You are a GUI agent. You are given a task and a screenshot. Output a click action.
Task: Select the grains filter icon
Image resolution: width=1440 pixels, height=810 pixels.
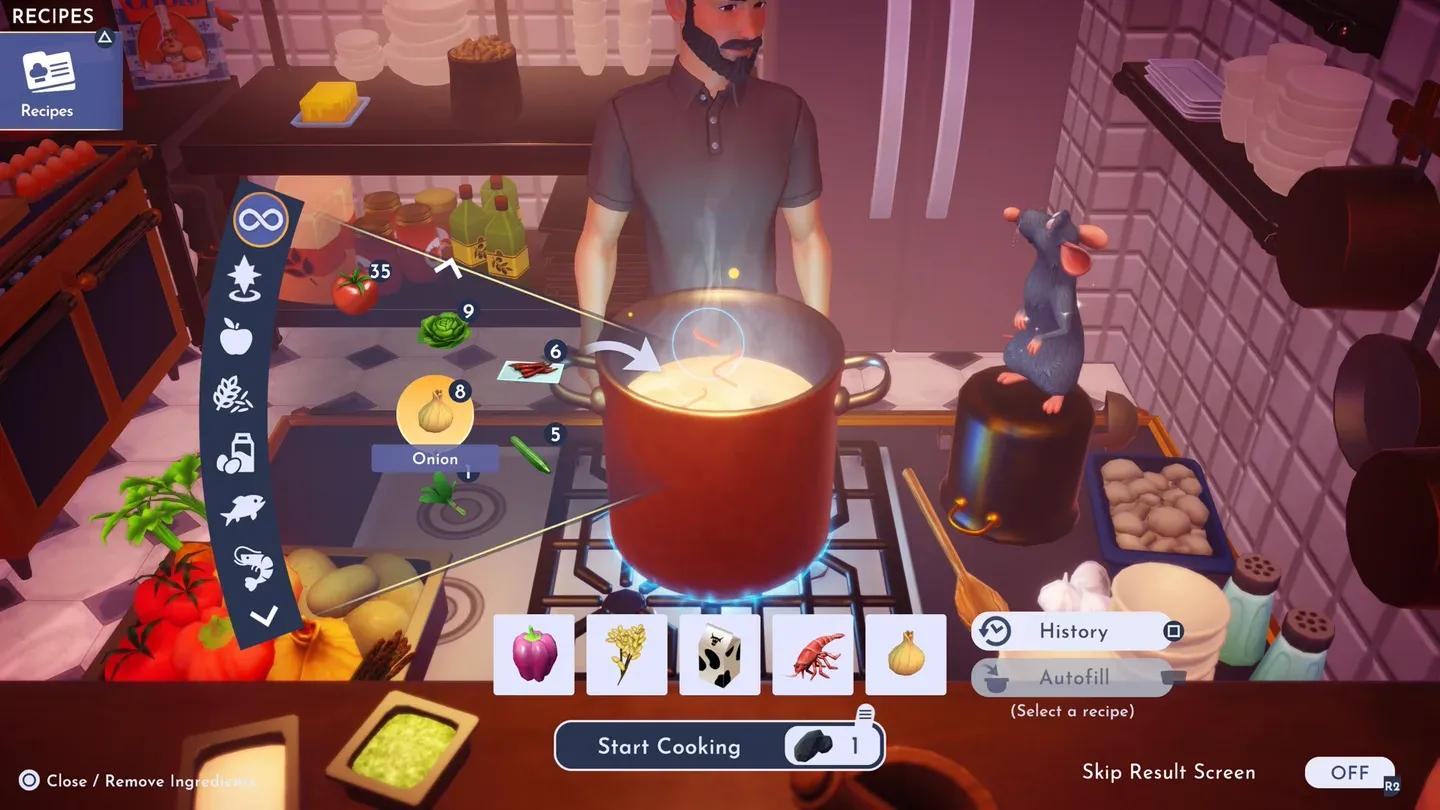[232, 394]
